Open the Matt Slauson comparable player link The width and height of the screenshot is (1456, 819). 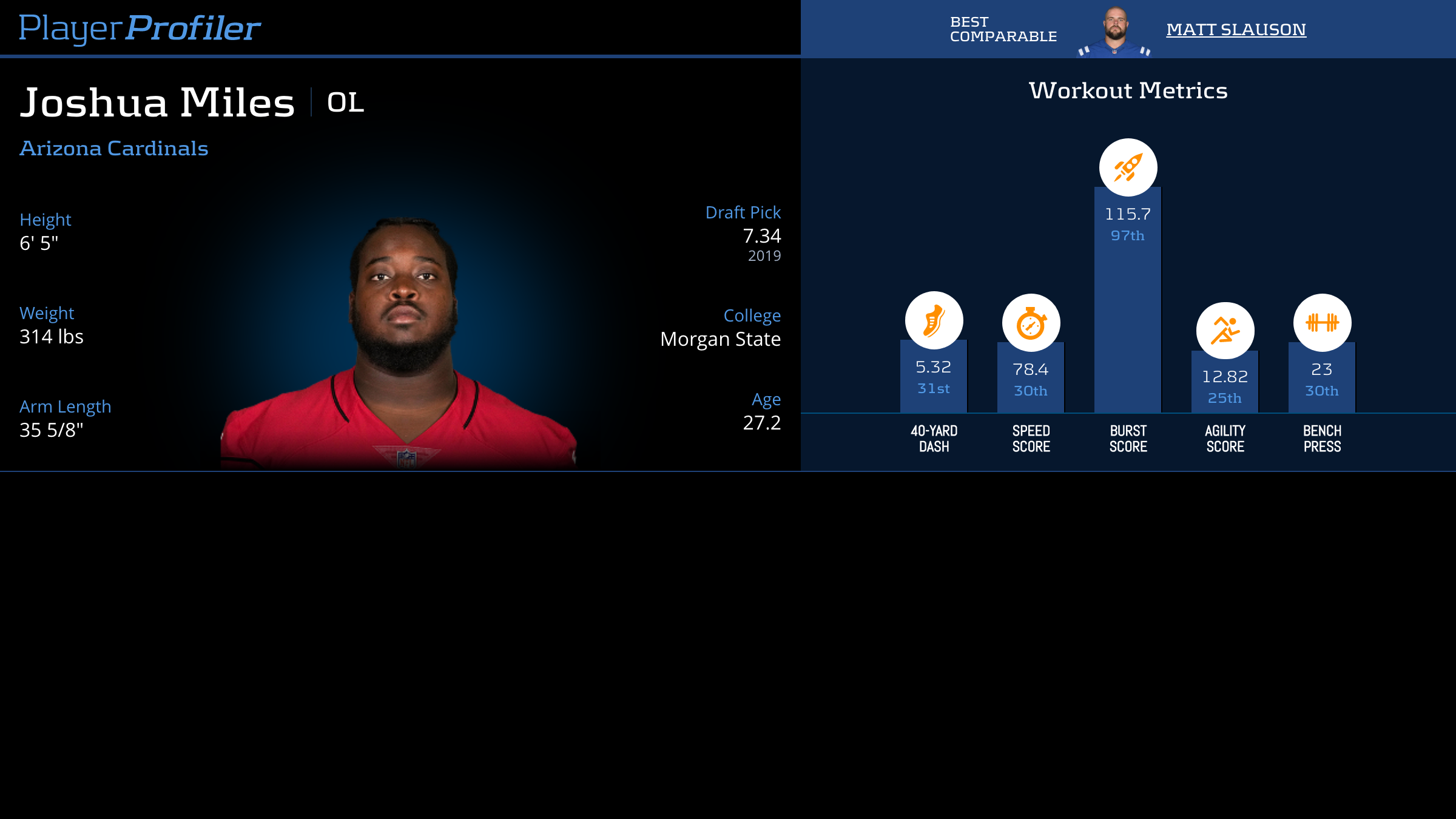click(x=1236, y=29)
